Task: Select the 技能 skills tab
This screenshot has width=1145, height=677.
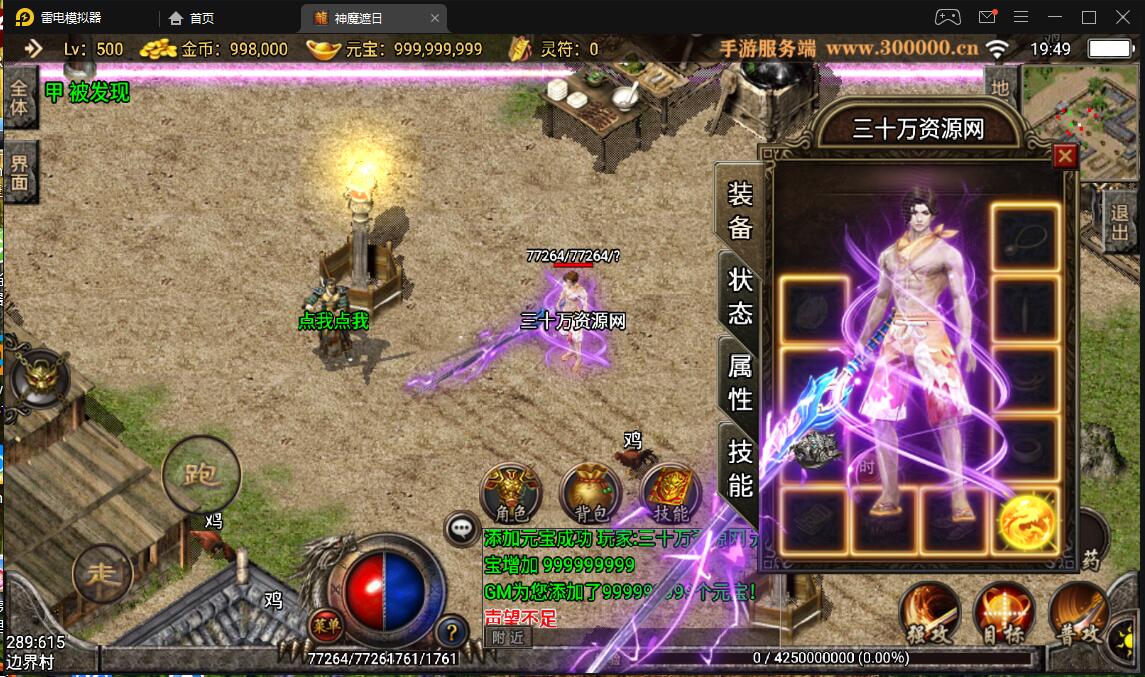Action: click(740, 467)
